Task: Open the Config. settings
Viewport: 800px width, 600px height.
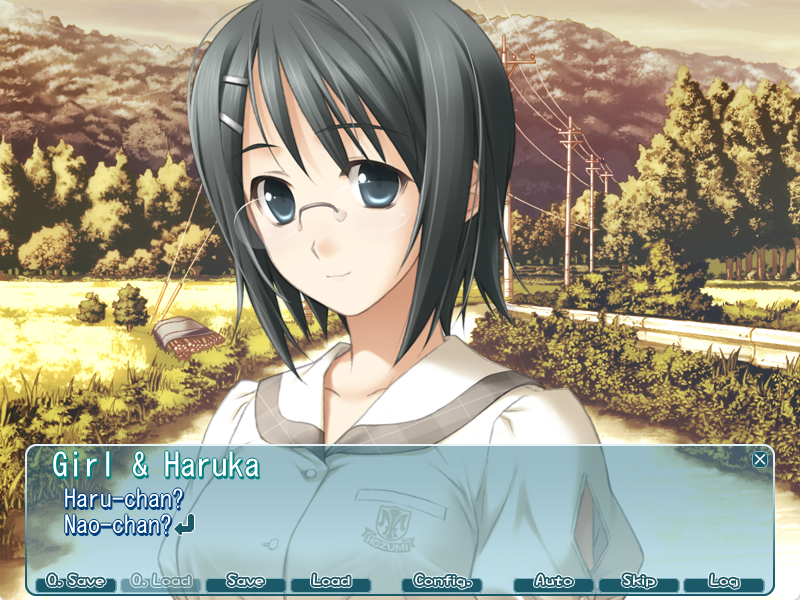Action: click(441, 581)
